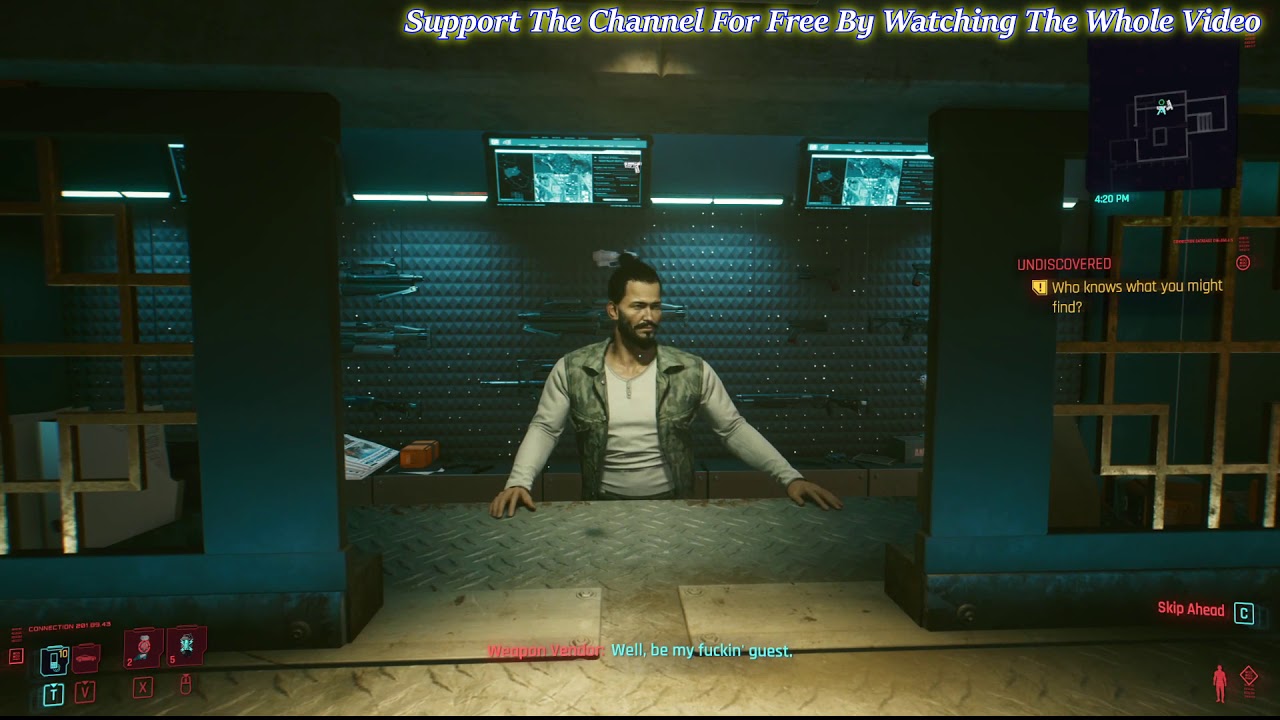Viewport: 1280px width, 720px height.
Task: Click the healing inhaler quickslot showing 5
Action: click(x=185, y=648)
